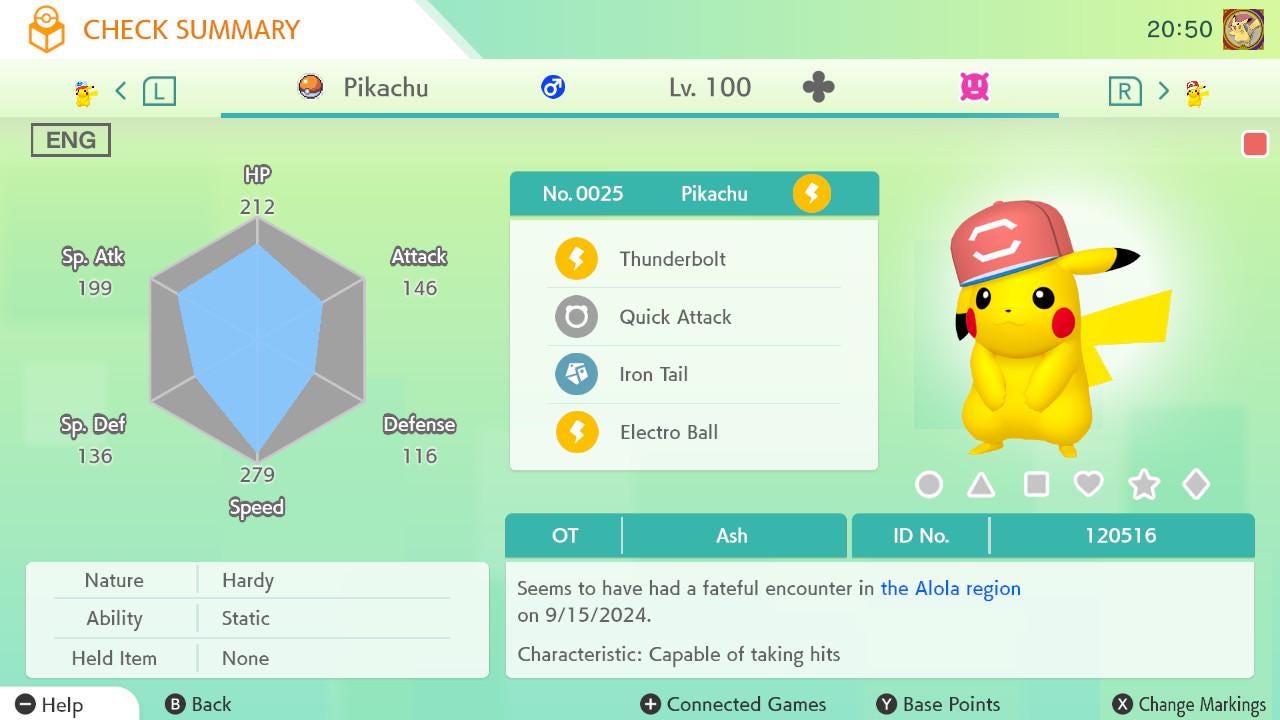The image size is (1280, 720).
Task: Toggle the heart marking
Action: [x=1088, y=485]
